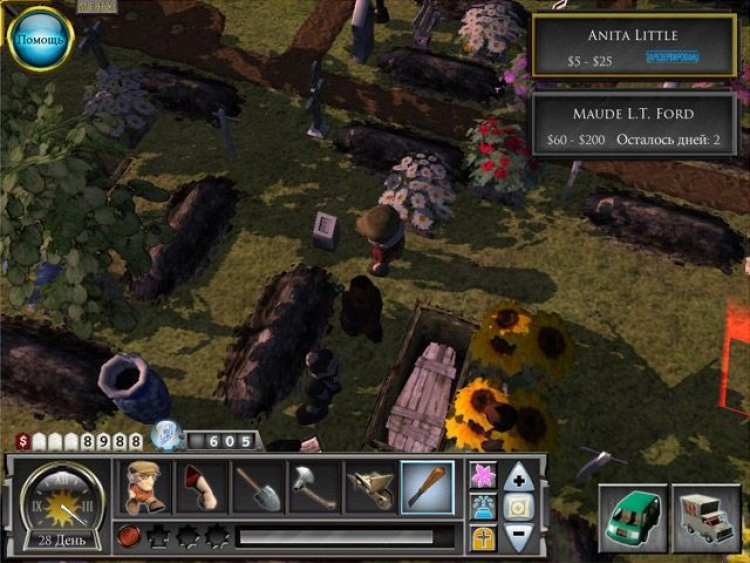Select the hammer tool

point(314,487)
